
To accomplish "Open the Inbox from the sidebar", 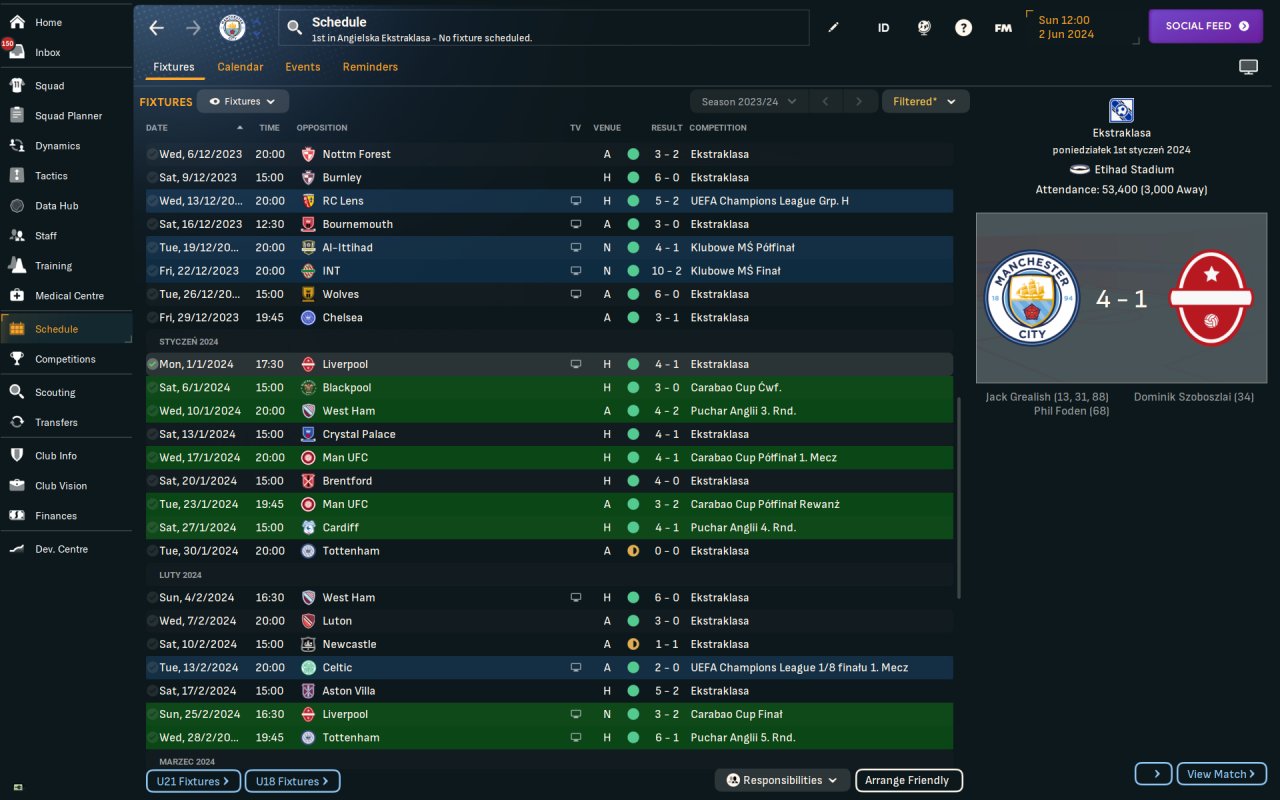I will click(x=47, y=52).
